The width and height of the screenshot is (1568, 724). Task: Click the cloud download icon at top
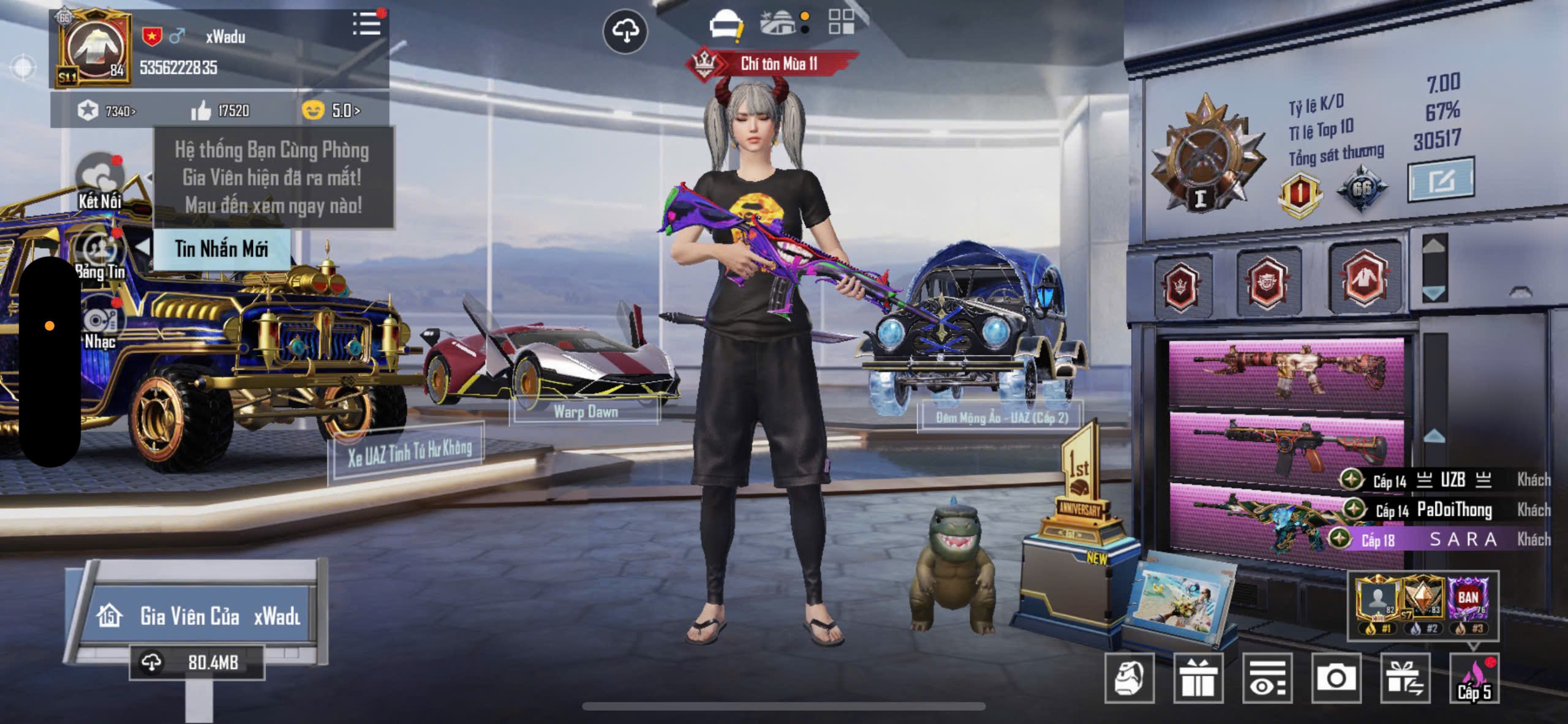click(x=625, y=31)
